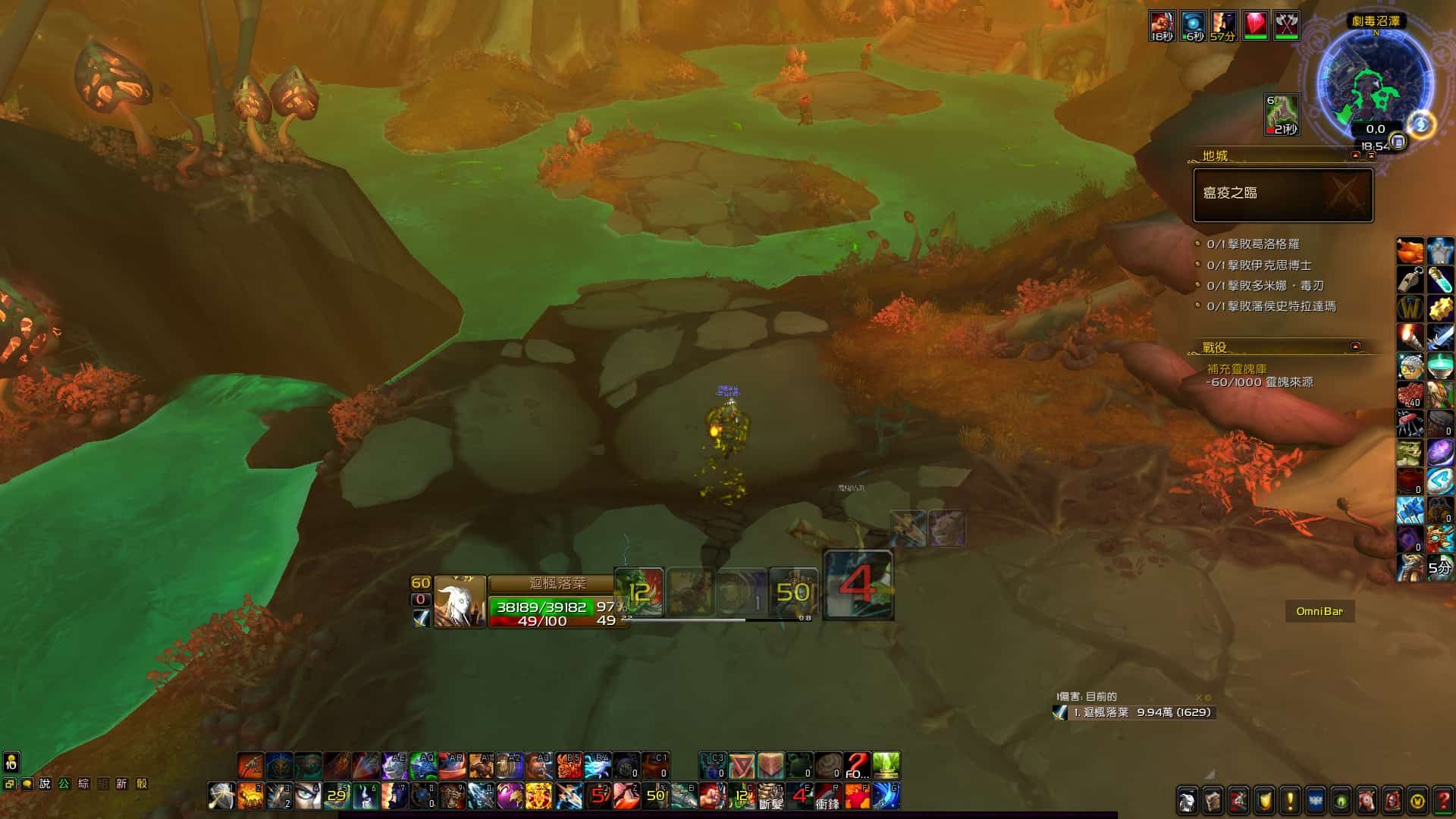Activate the green eye ability icon

(x=308, y=796)
